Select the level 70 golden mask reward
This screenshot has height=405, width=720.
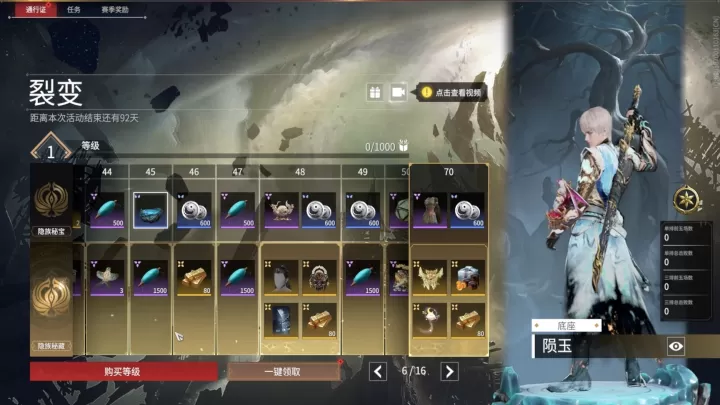[431, 274]
